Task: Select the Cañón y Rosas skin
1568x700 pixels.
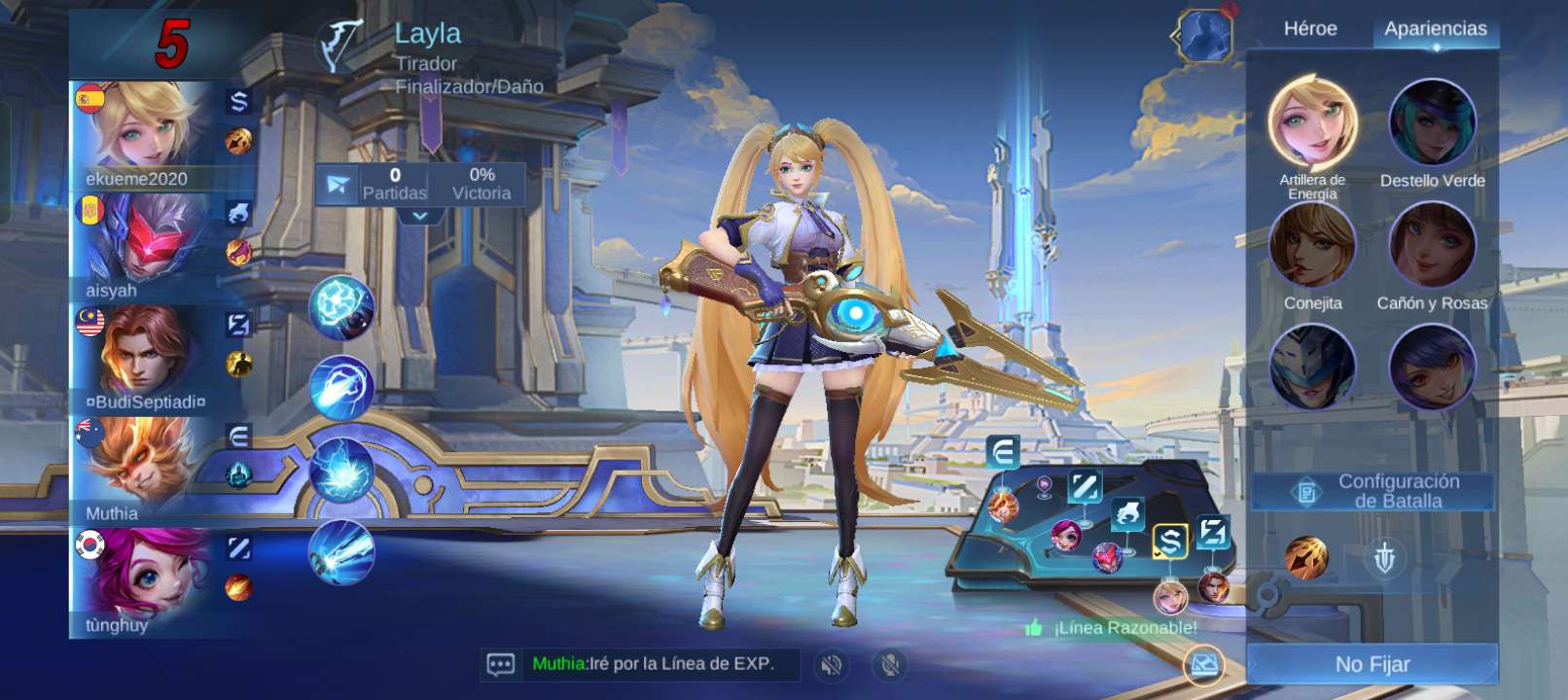Action: [1432, 248]
